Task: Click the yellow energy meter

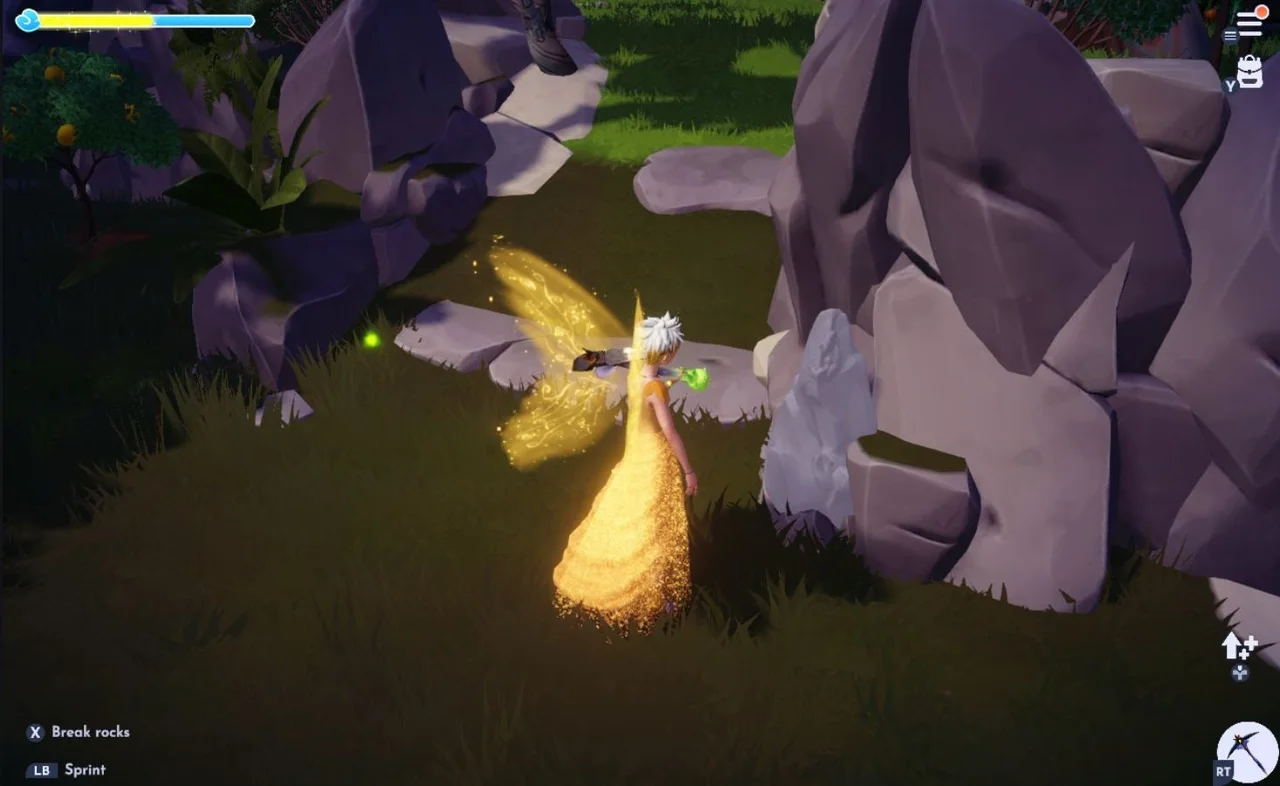Action: [x=95, y=18]
